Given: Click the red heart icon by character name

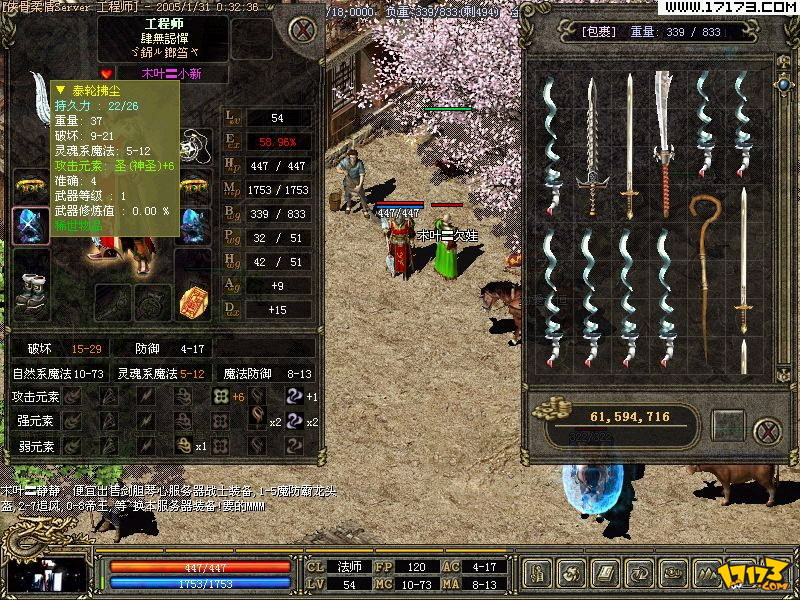Looking at the screenshot, I should (x=107, y=72).
